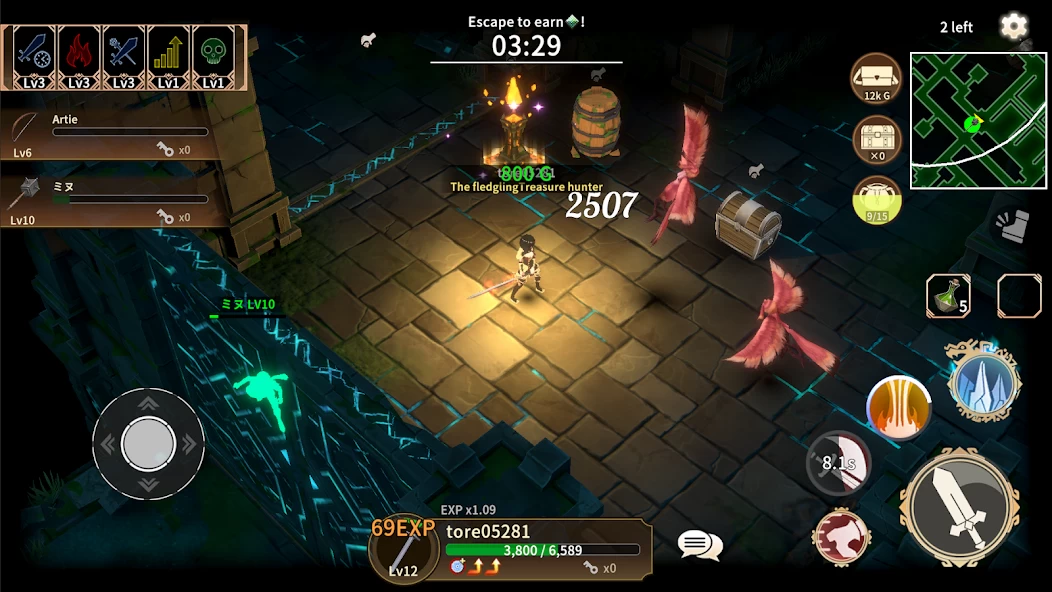Trigger the orange fire pillar skill

(898, 408)
